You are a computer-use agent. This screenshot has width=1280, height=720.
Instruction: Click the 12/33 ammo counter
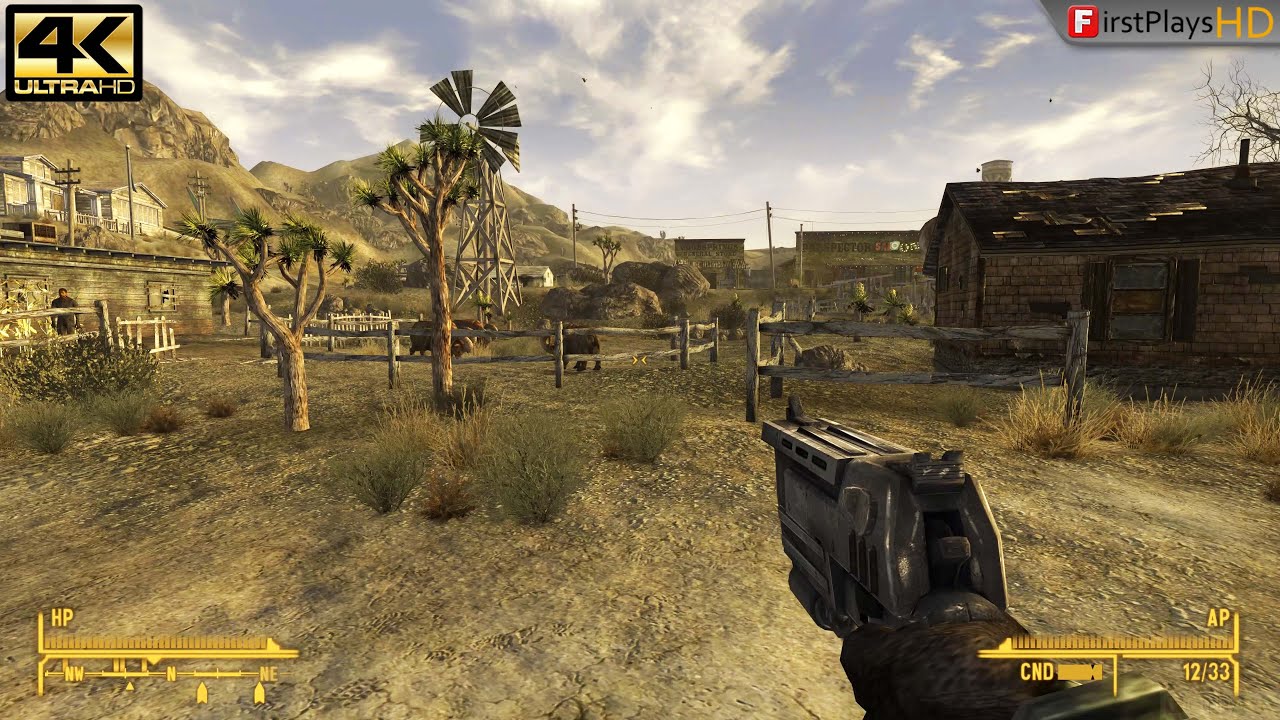[1207, 671]
